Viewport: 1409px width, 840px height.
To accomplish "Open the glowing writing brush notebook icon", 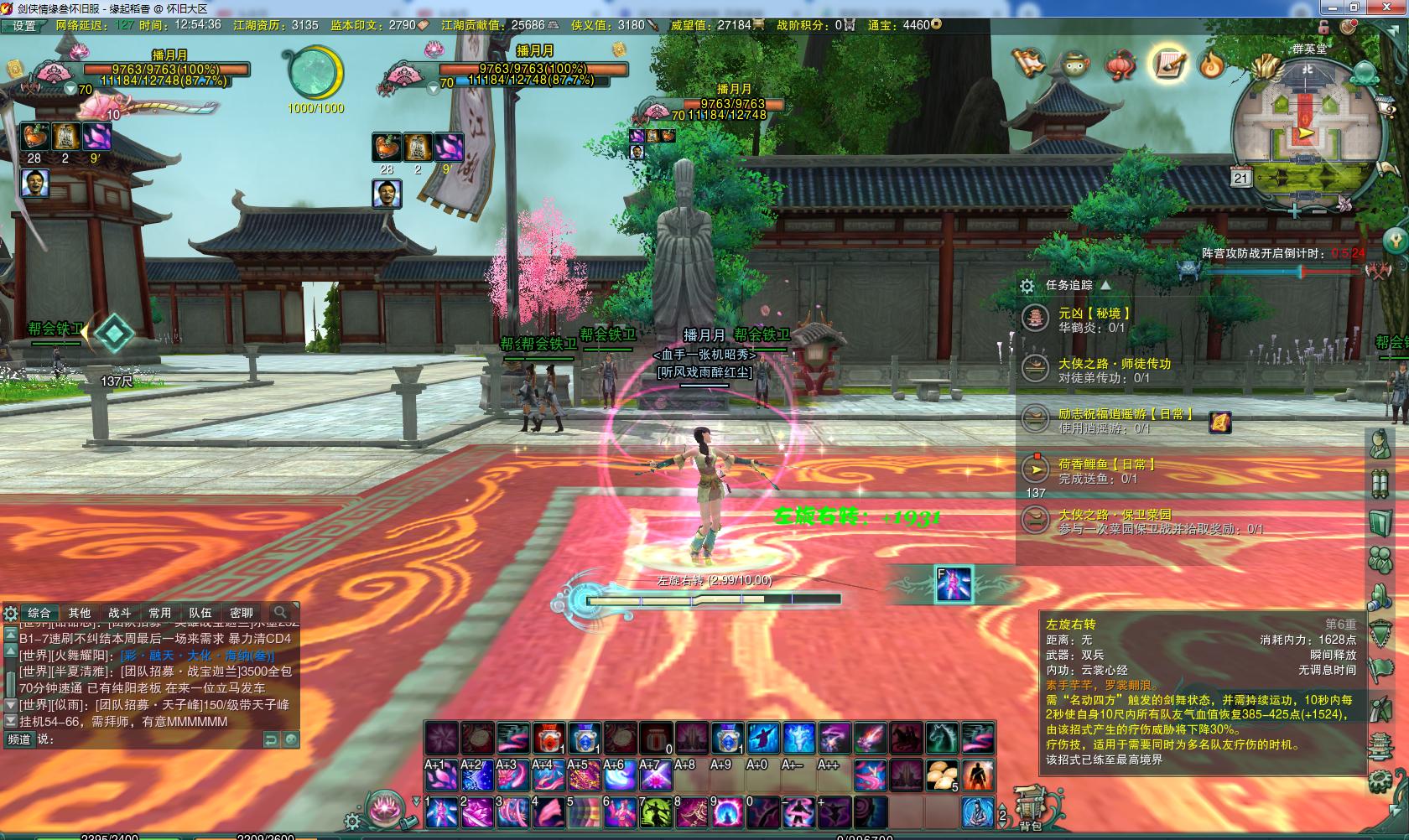I will click(x=1167, y=64).
